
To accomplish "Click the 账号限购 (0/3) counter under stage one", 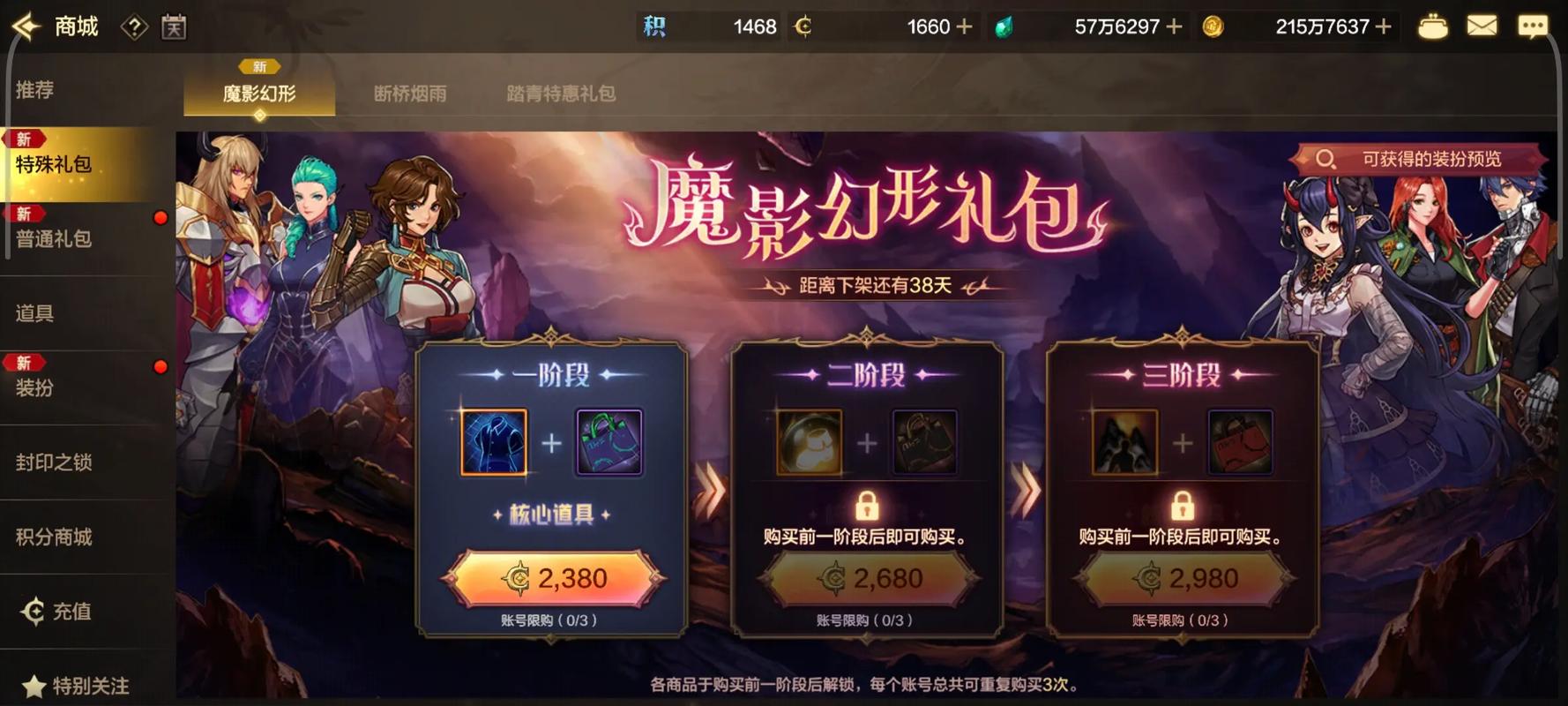I will point(548,620).
